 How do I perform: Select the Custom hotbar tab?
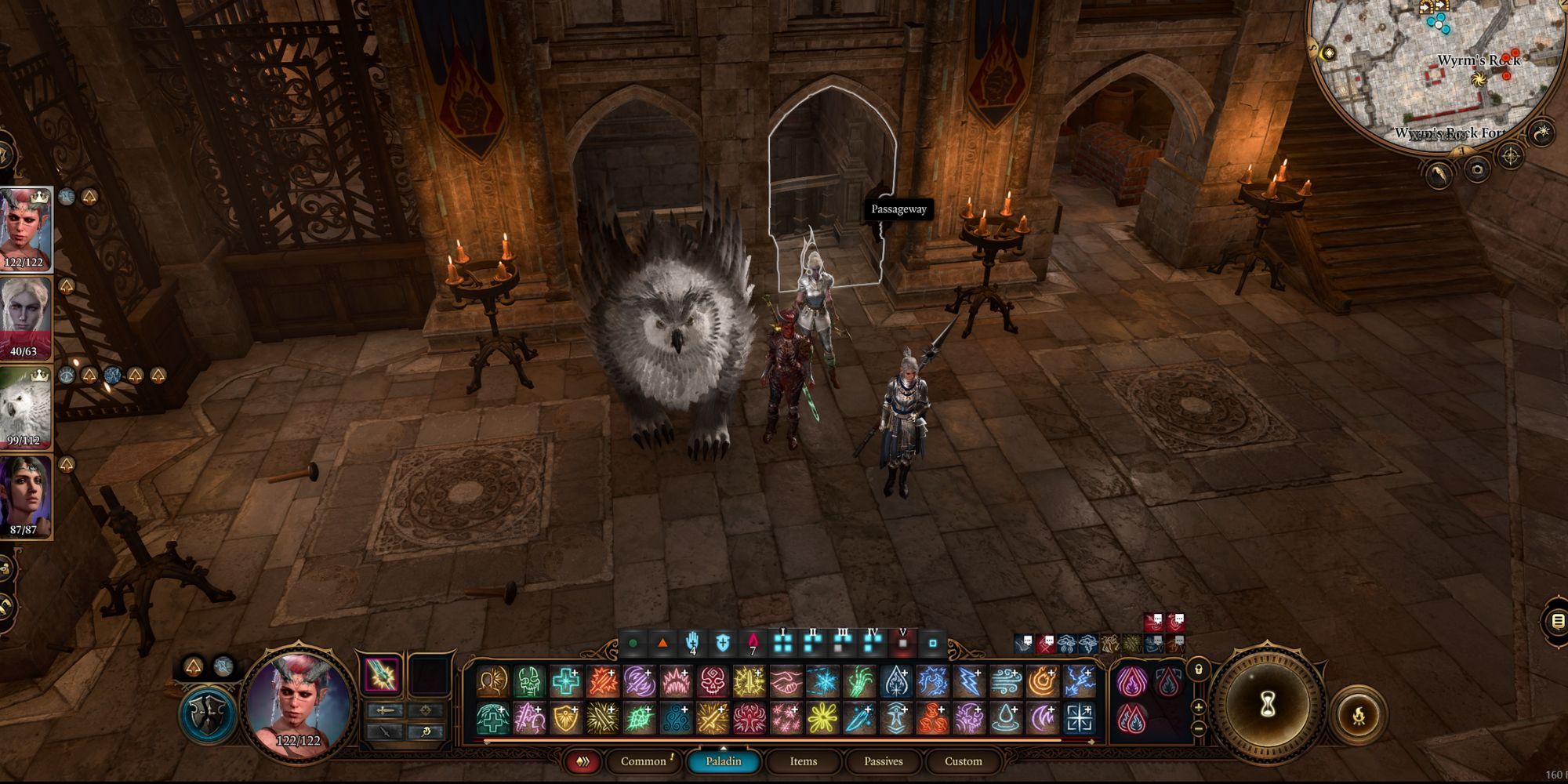[x=963, y=761]
